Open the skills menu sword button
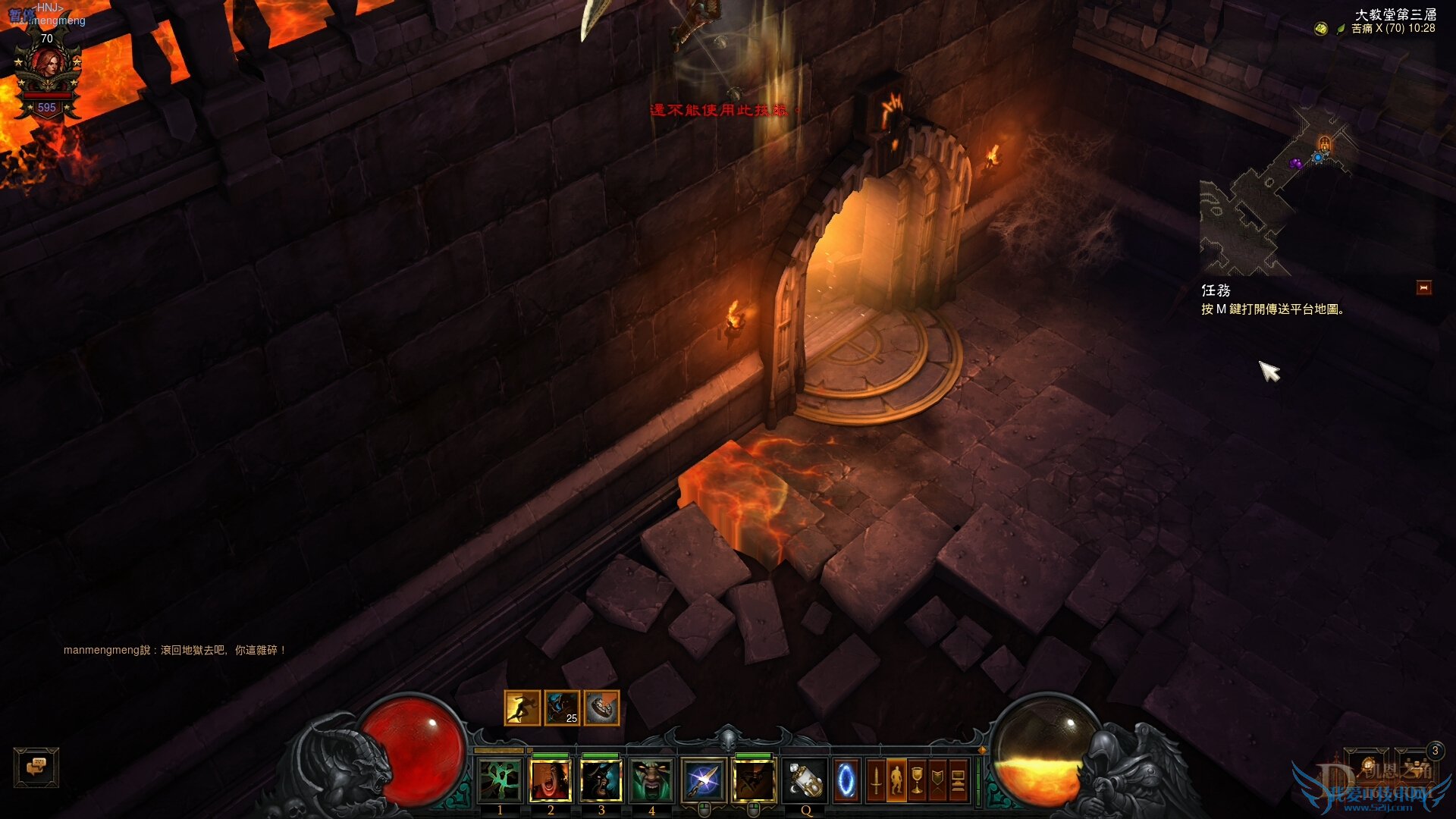This screenshot has height=819, width=1456. [x=876, y=781]
